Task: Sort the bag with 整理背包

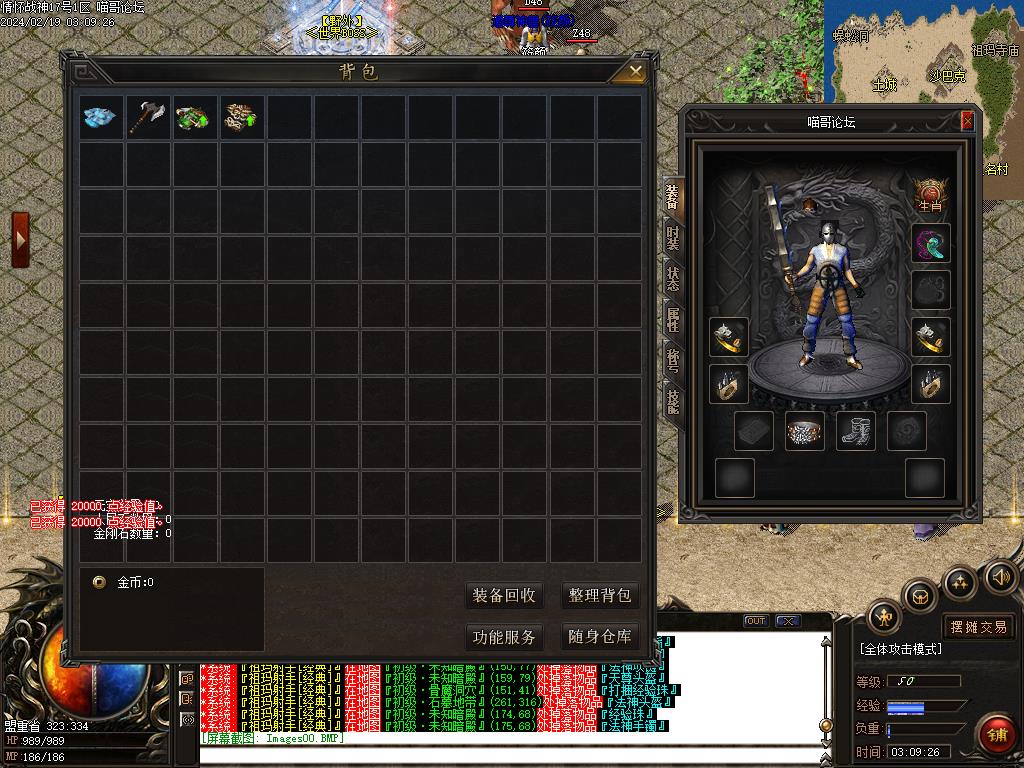Action: (x=600, y=596)
